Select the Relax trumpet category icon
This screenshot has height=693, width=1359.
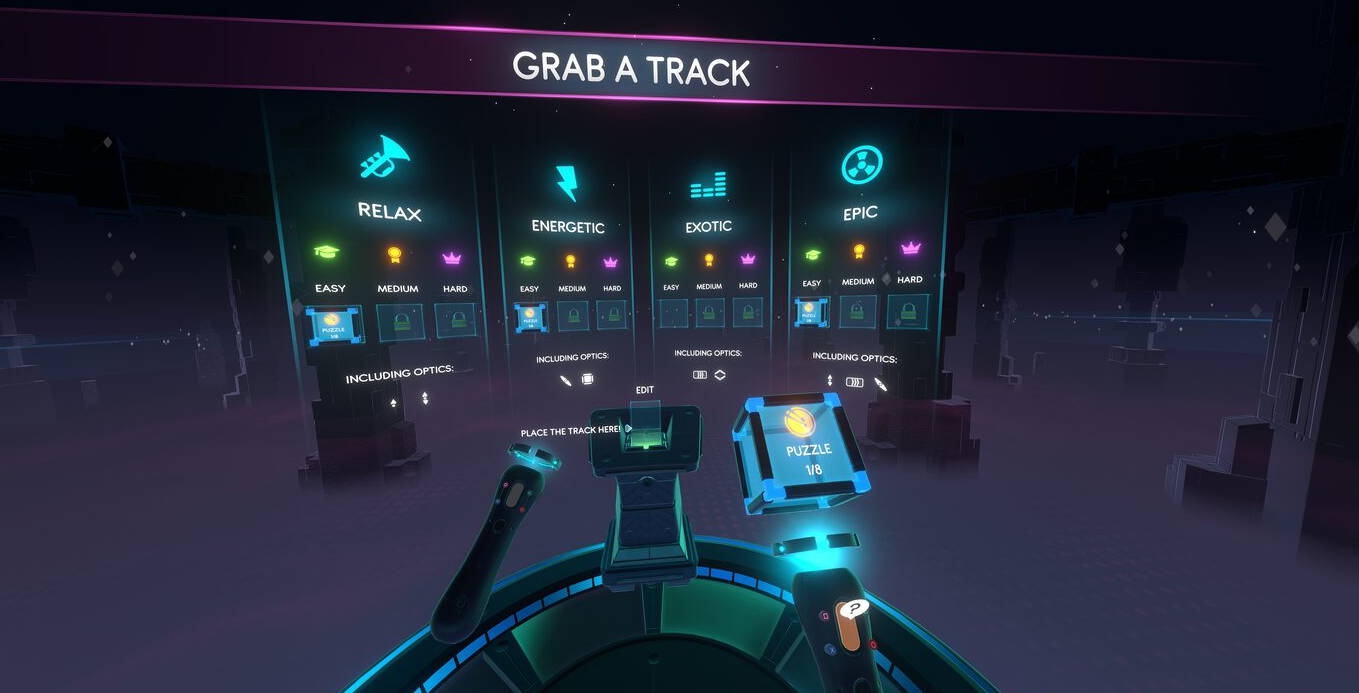386,160
